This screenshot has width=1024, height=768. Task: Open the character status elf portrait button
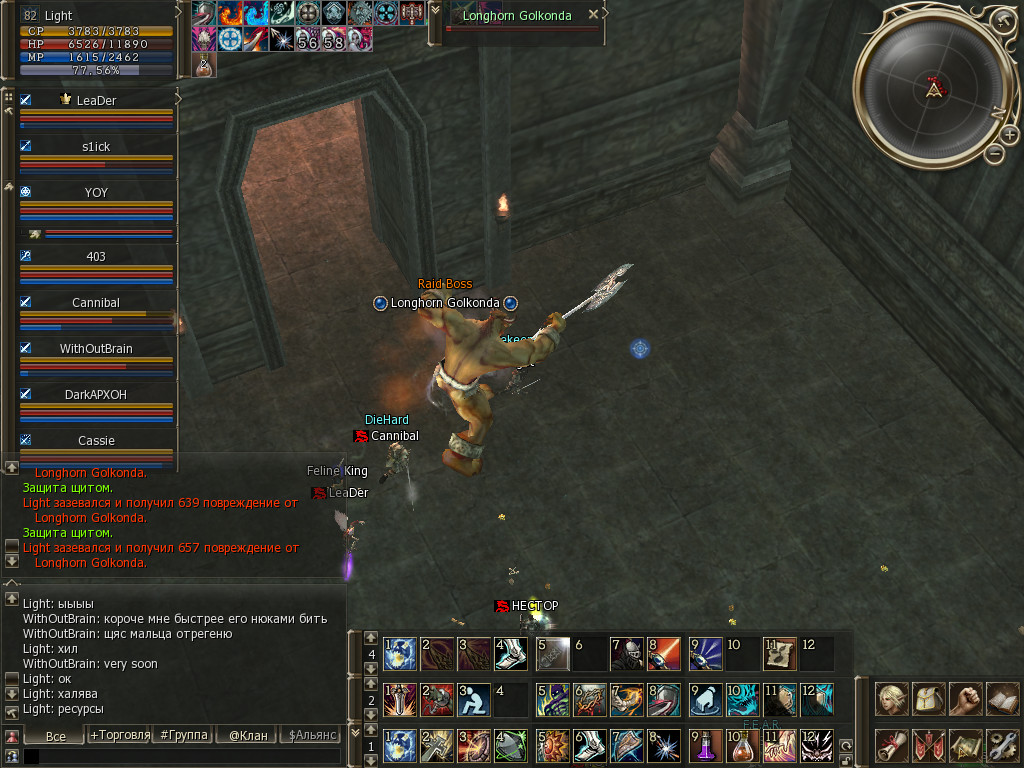891,699
